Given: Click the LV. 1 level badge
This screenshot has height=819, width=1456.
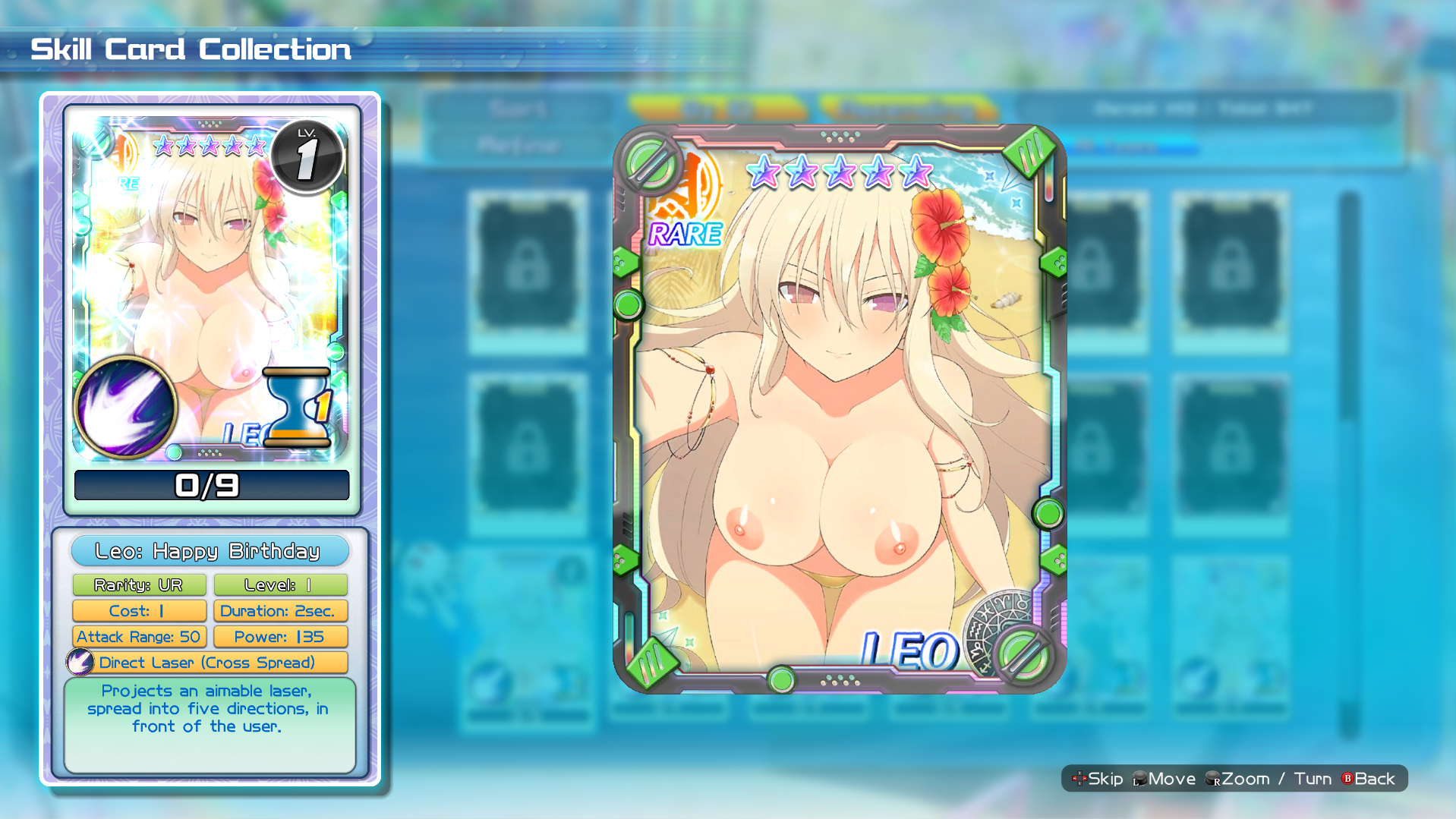Looking at the screenshot, I should pyautogui.click(x=307, y=153).
